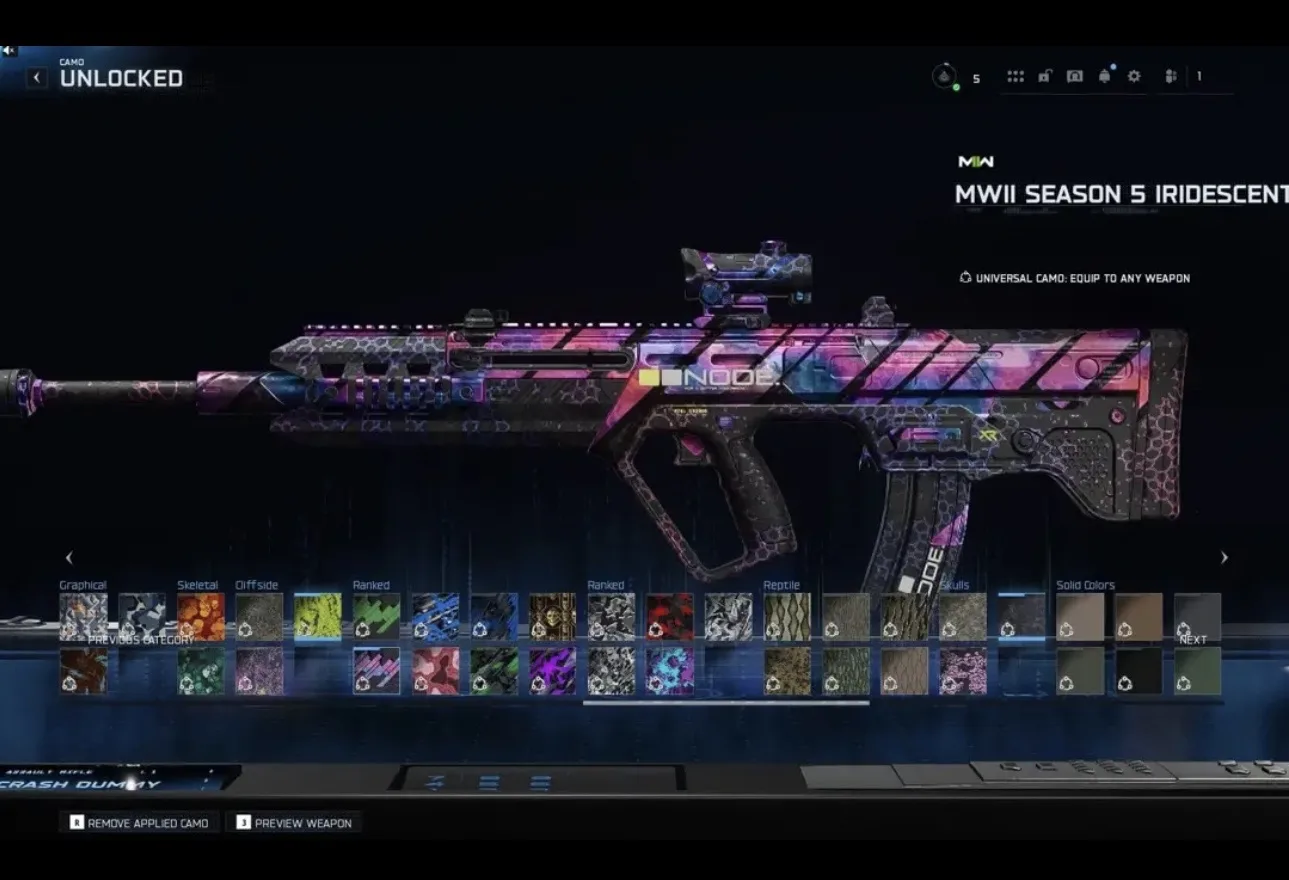
Task: Go to previous camos with left arrow
Action: pyautogui.click(x=69, y=558)
